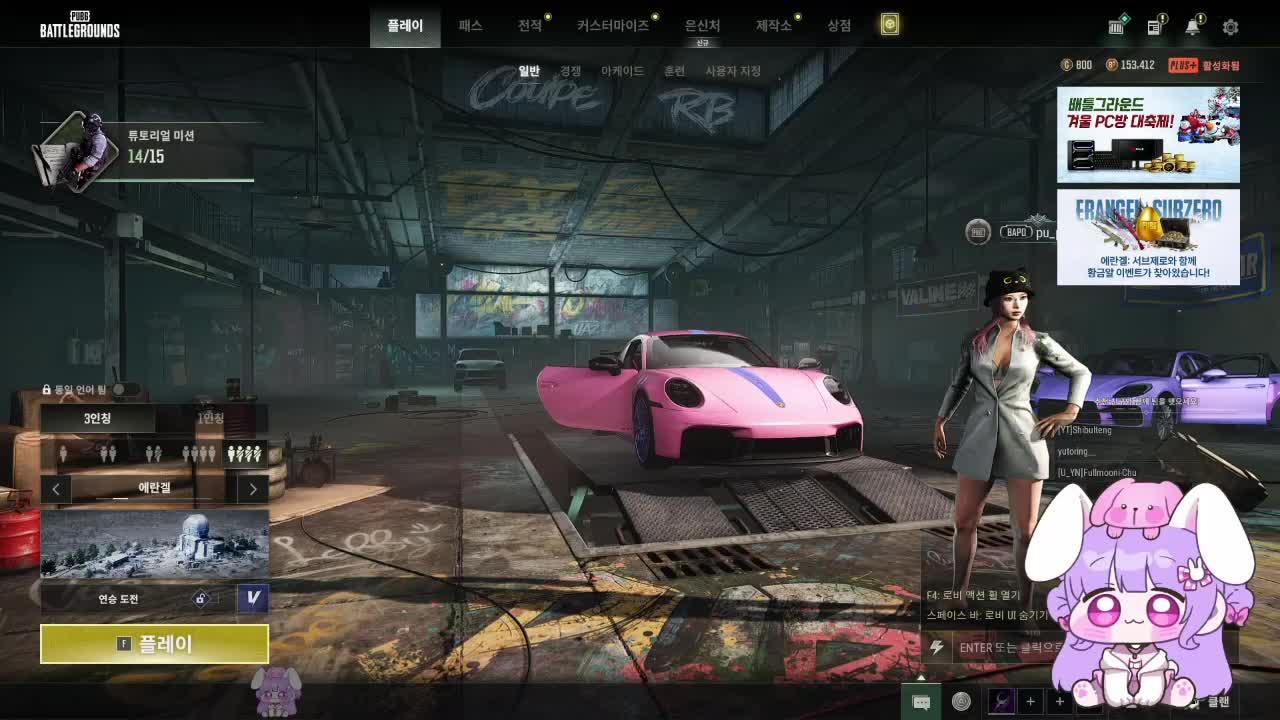Click the right arrow to change map
1280x720 pixels.
coord(253,489)
